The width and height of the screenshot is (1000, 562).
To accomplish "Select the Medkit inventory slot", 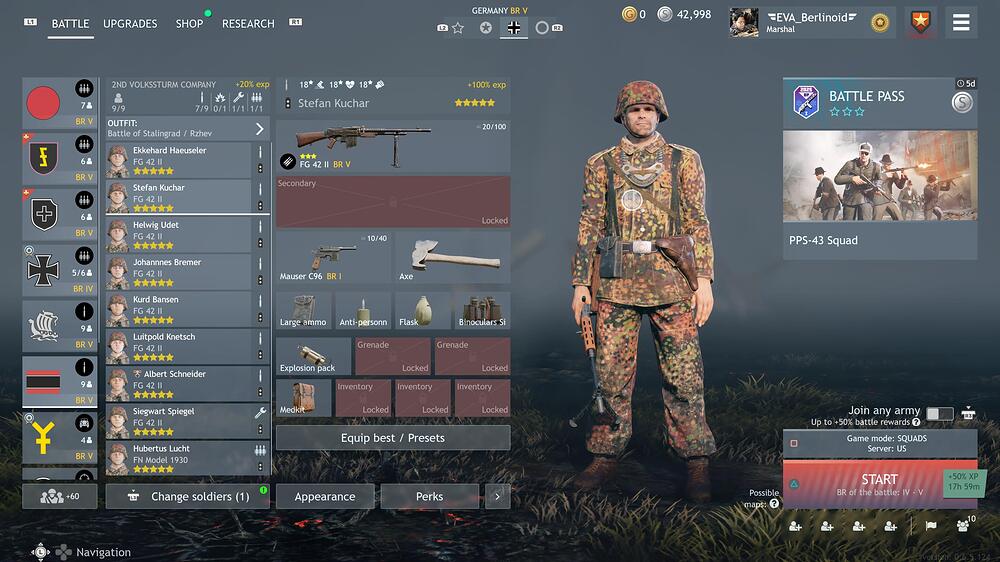I will pos(303,398).
